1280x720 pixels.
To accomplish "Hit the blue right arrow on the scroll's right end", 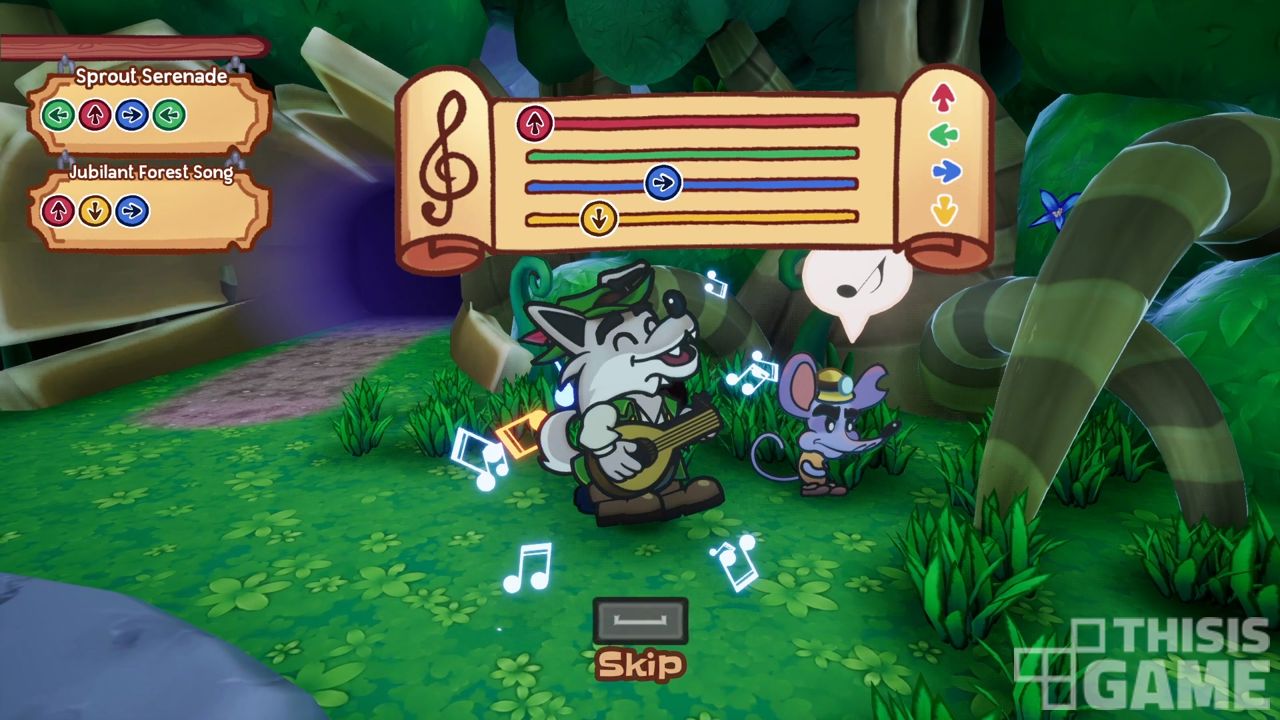I will (945, 172).
